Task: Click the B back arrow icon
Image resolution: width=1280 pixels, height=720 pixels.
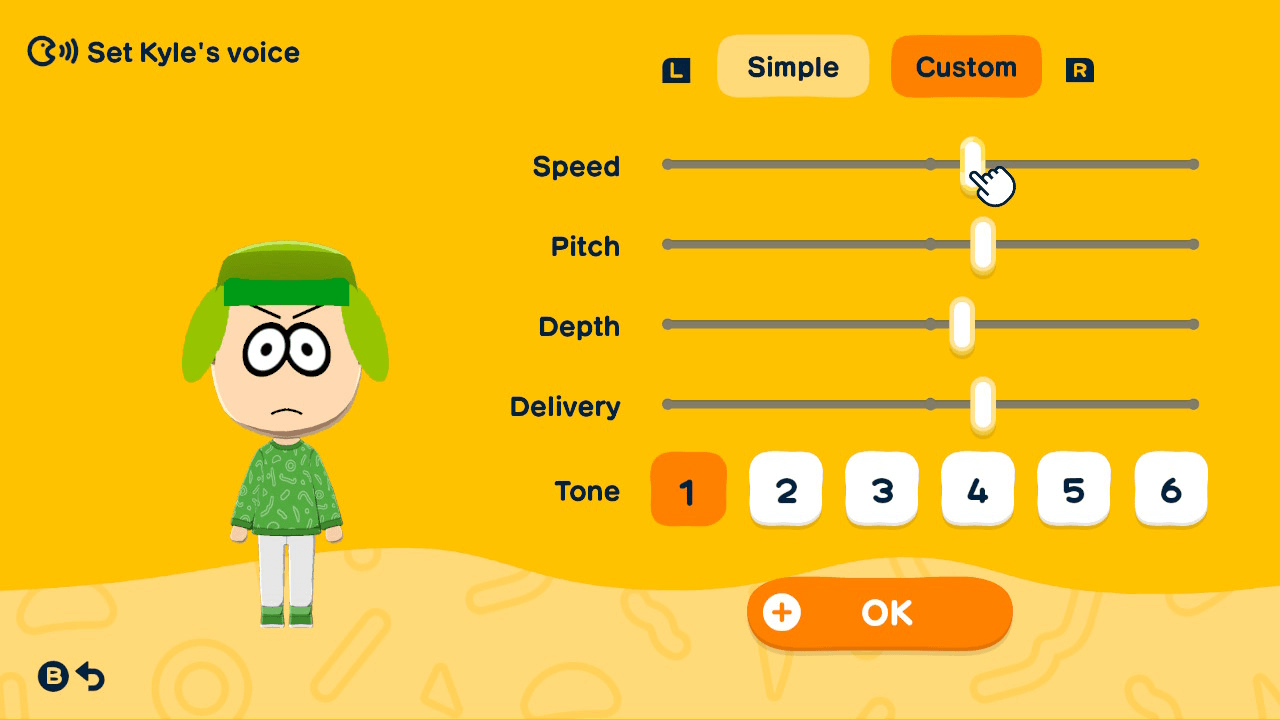Action: (53, 676)
